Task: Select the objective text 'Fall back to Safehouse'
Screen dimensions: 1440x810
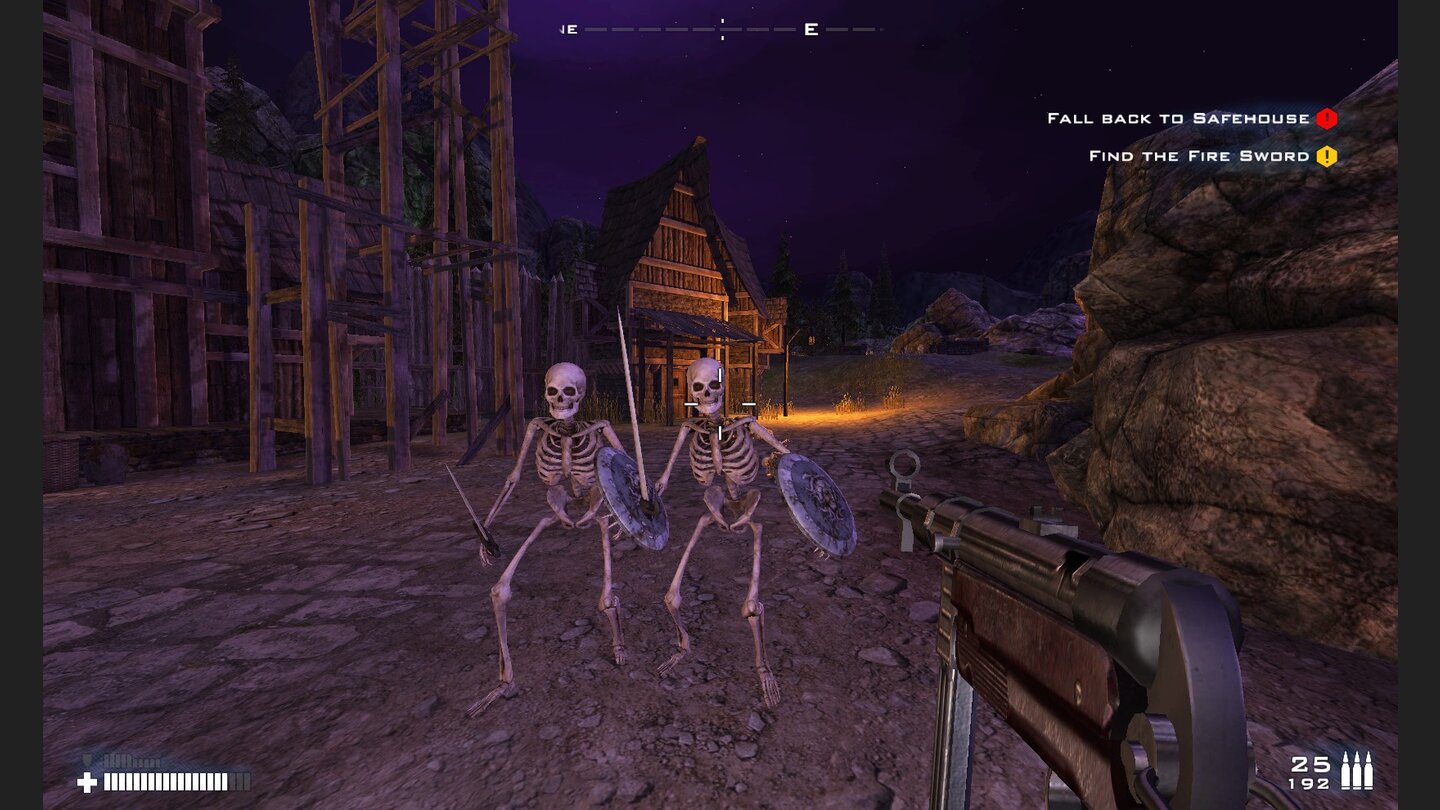Action: (1180, 118)
